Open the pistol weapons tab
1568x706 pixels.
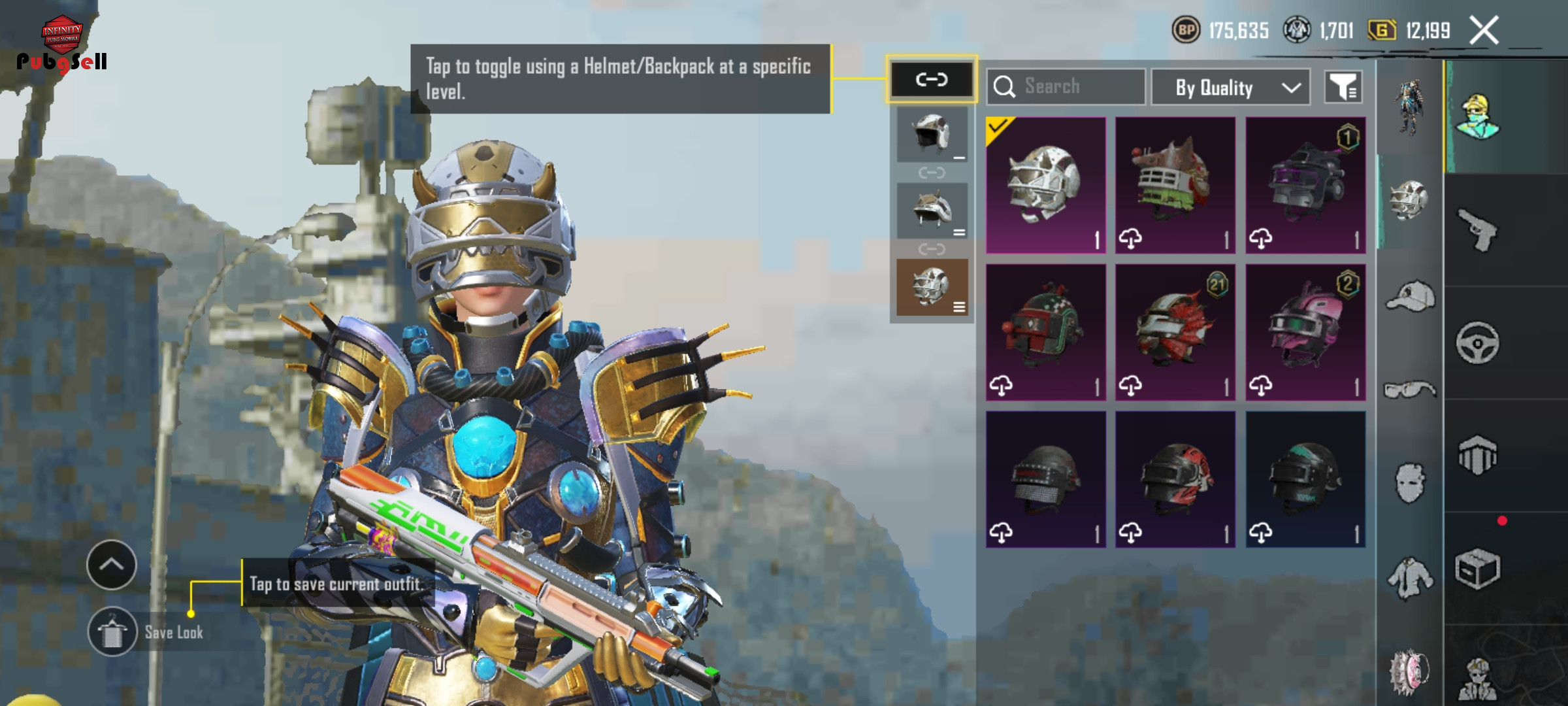coord(1478,230)
